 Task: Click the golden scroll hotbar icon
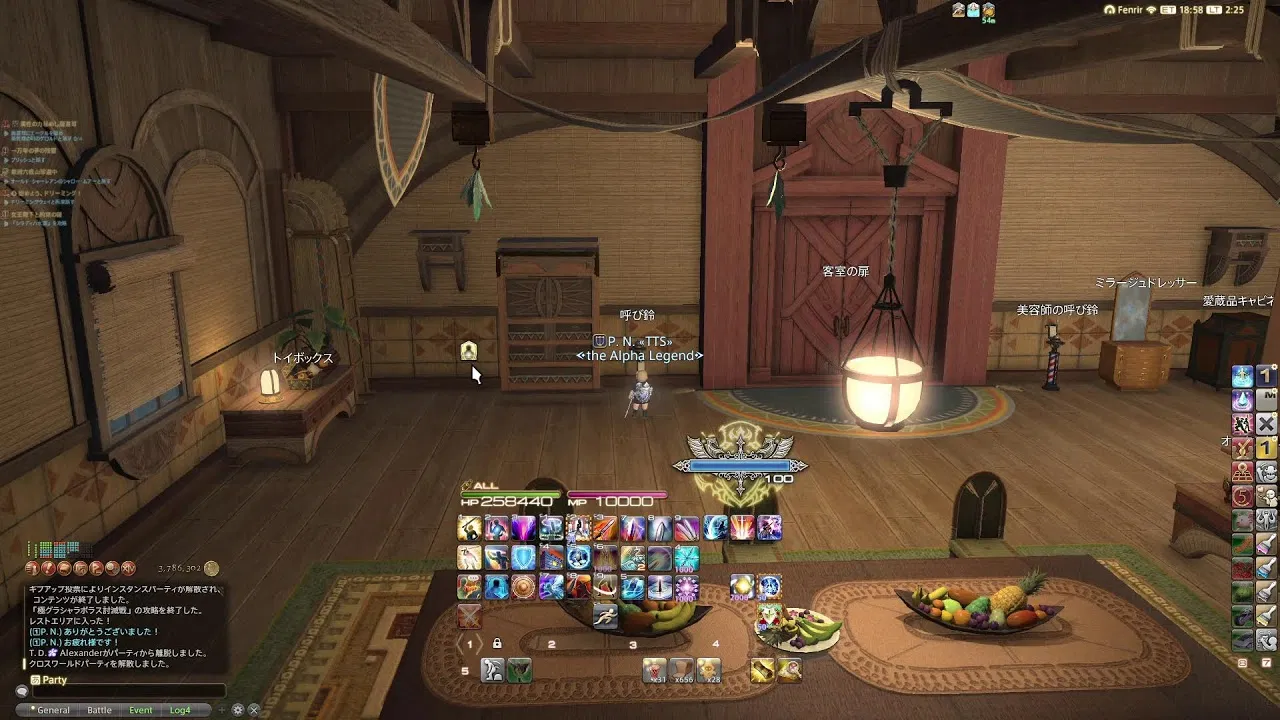click(763, 670)
